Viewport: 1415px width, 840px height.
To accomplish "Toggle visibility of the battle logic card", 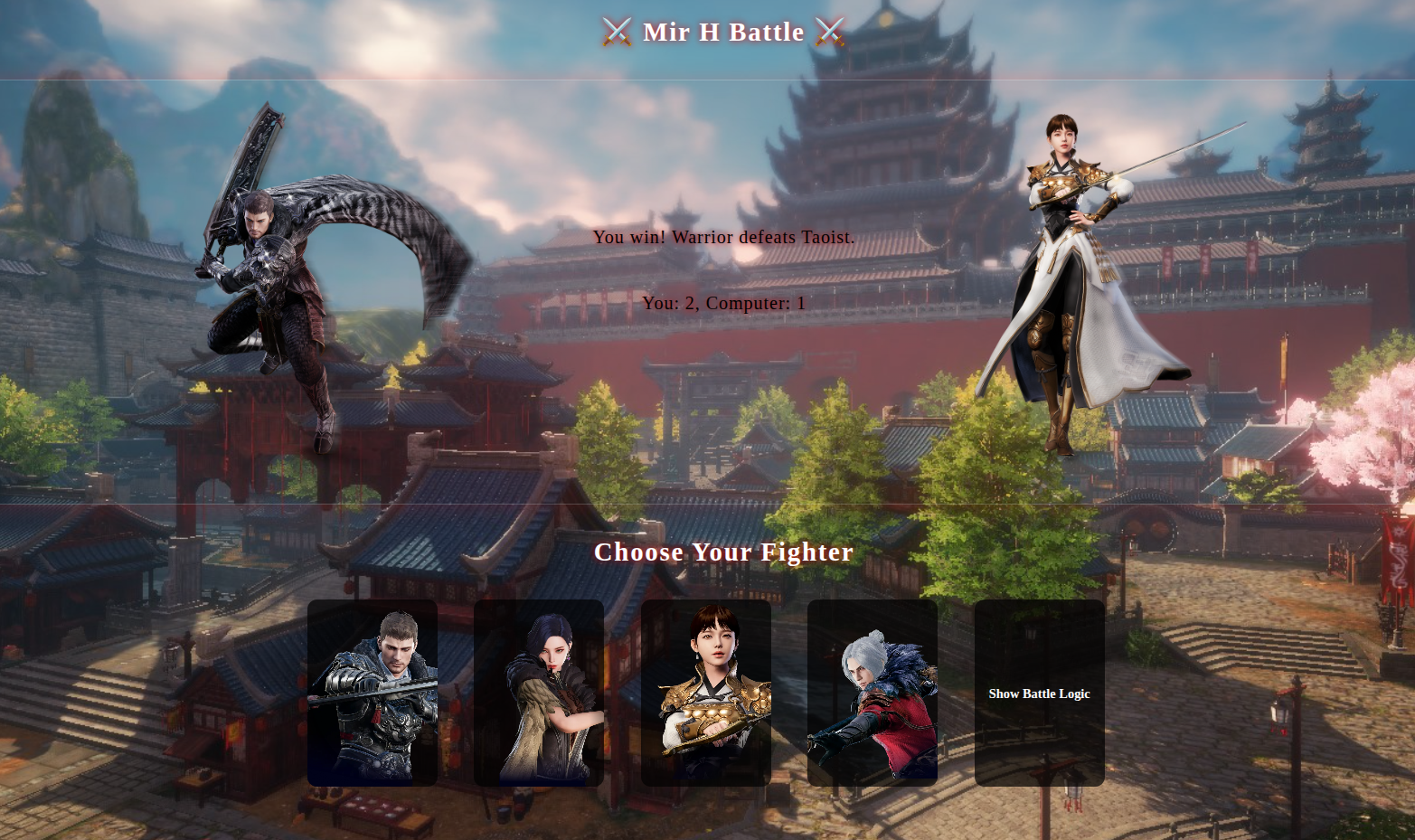I will coord(1039,694).
